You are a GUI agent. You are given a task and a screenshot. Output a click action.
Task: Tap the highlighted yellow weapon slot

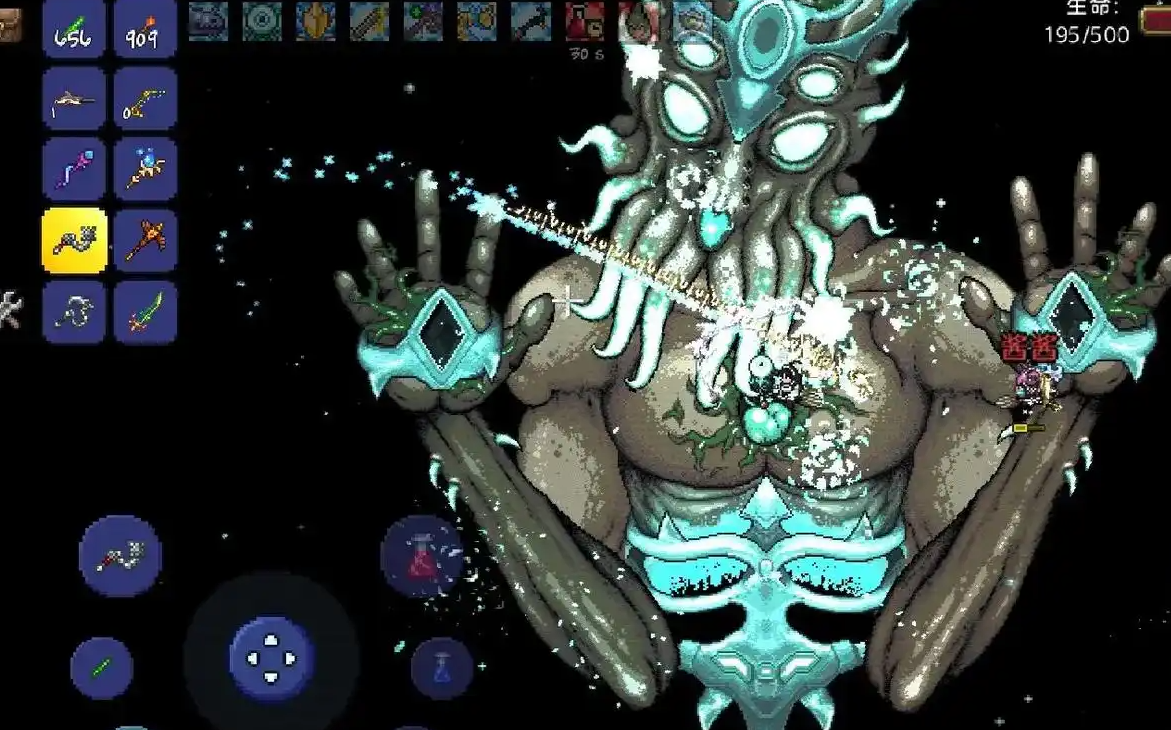[x=74, y=241]
